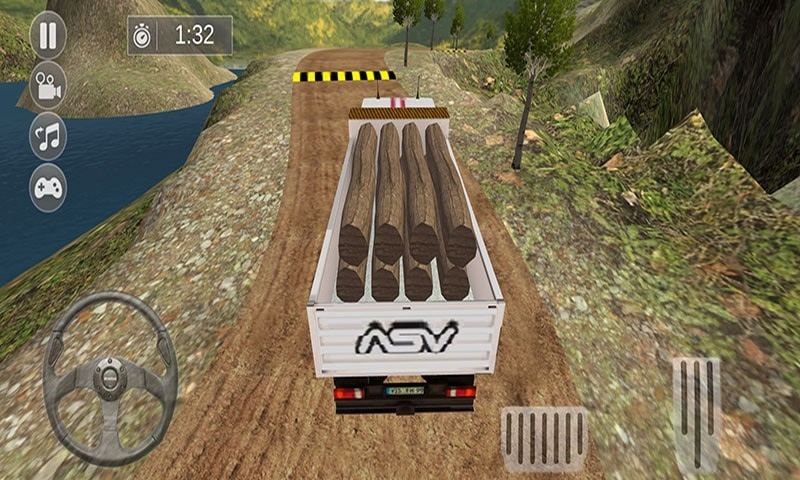The image size is (800, 480).
Task: Toggle music with the note icon
Action: (47, 137)
